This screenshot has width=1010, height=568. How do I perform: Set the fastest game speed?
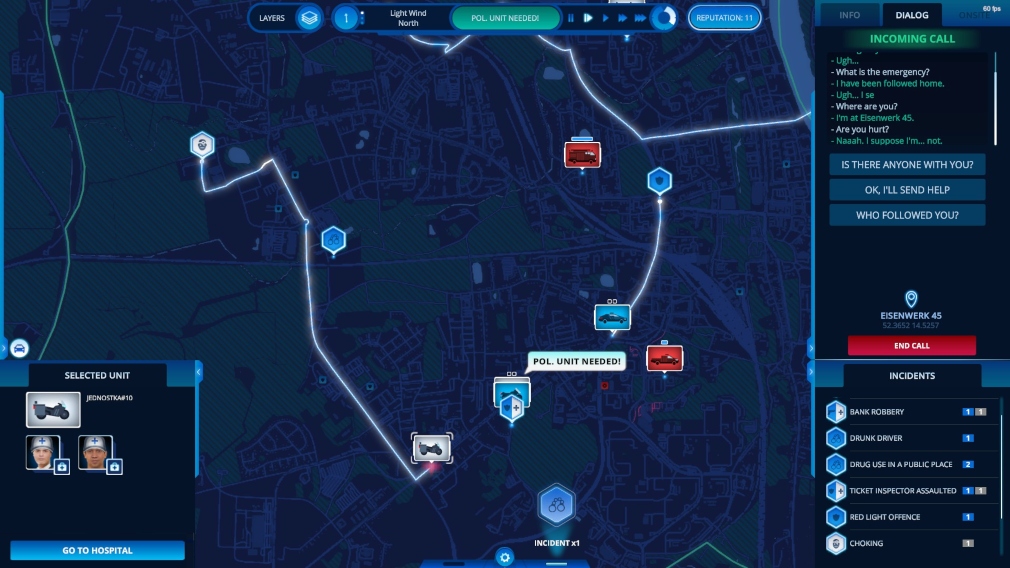(x=640, y=18)
